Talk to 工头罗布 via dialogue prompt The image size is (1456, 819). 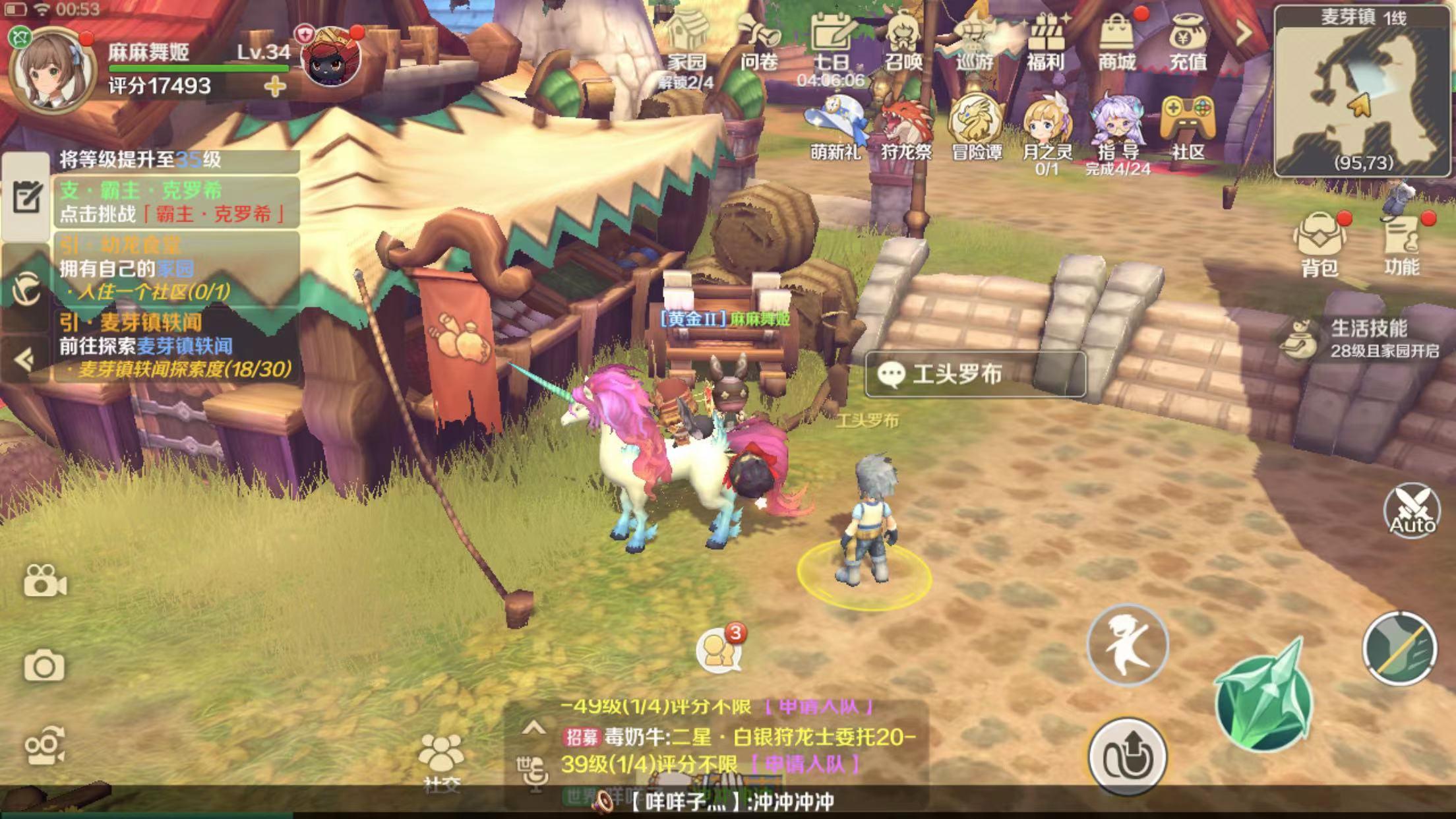point(975,375)
